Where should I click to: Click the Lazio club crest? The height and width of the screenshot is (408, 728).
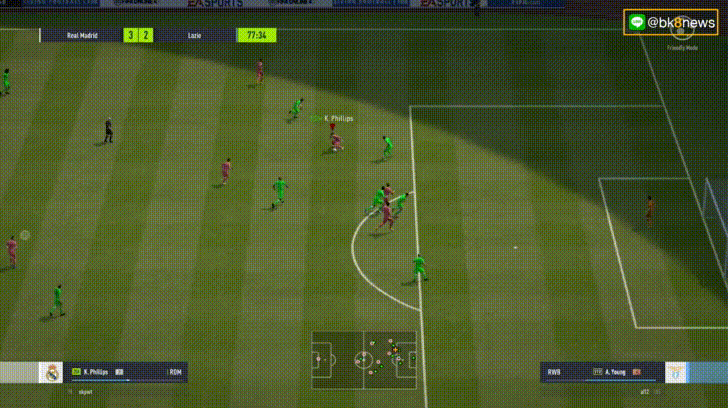click(x=679, y=373)
